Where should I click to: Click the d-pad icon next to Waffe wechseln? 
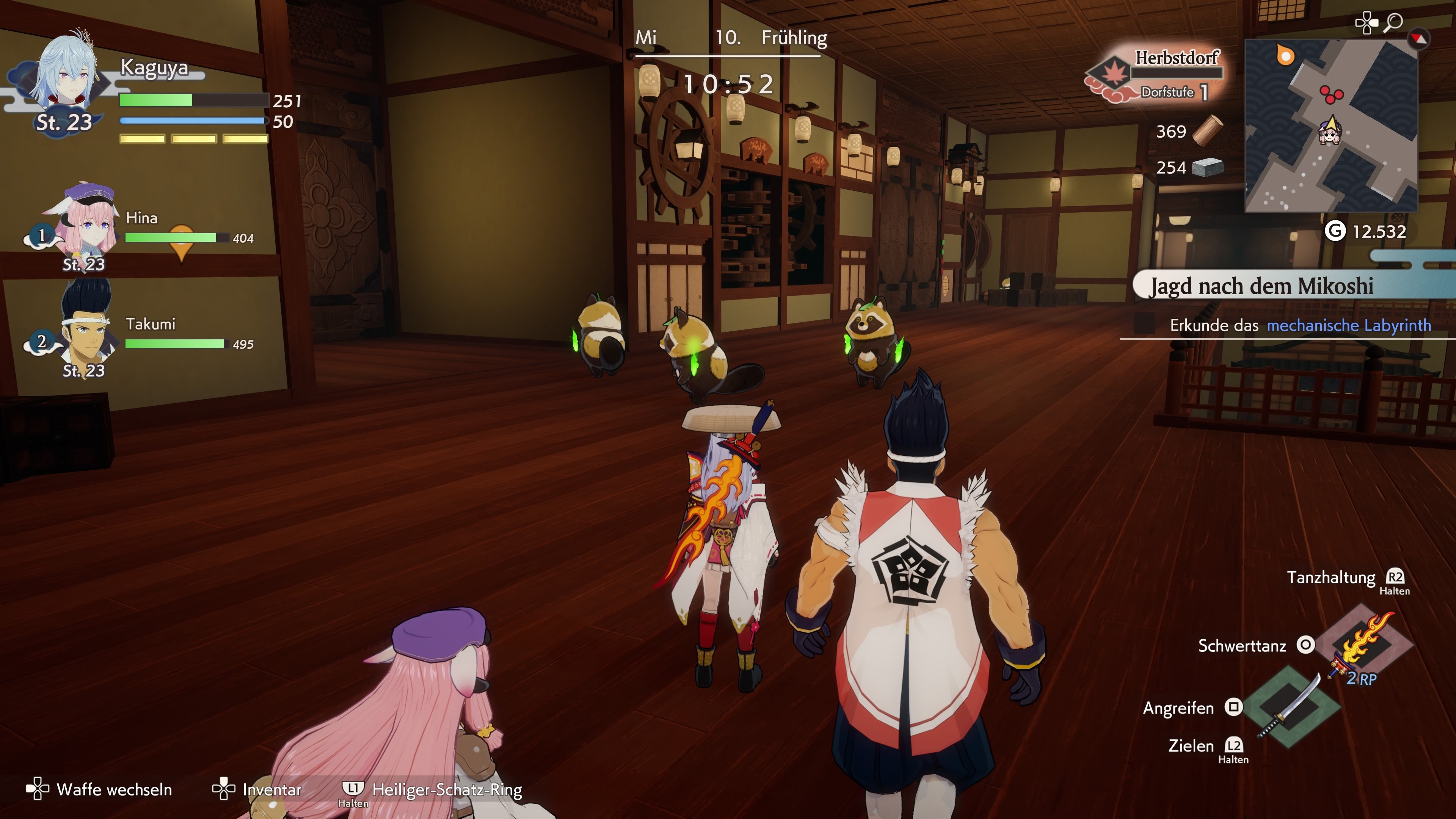(37, 789)
